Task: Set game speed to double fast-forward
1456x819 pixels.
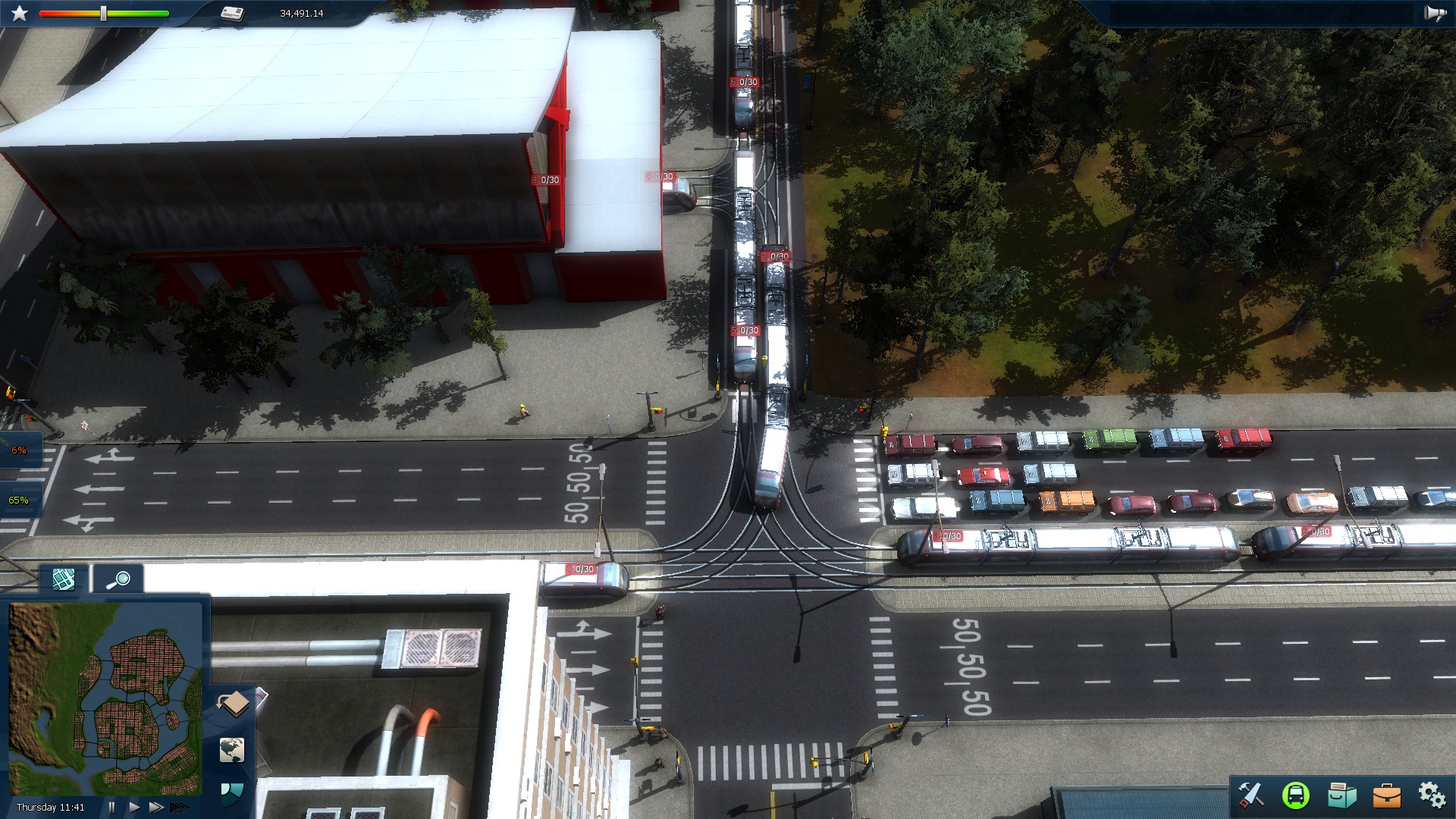Action: [155, 807]
